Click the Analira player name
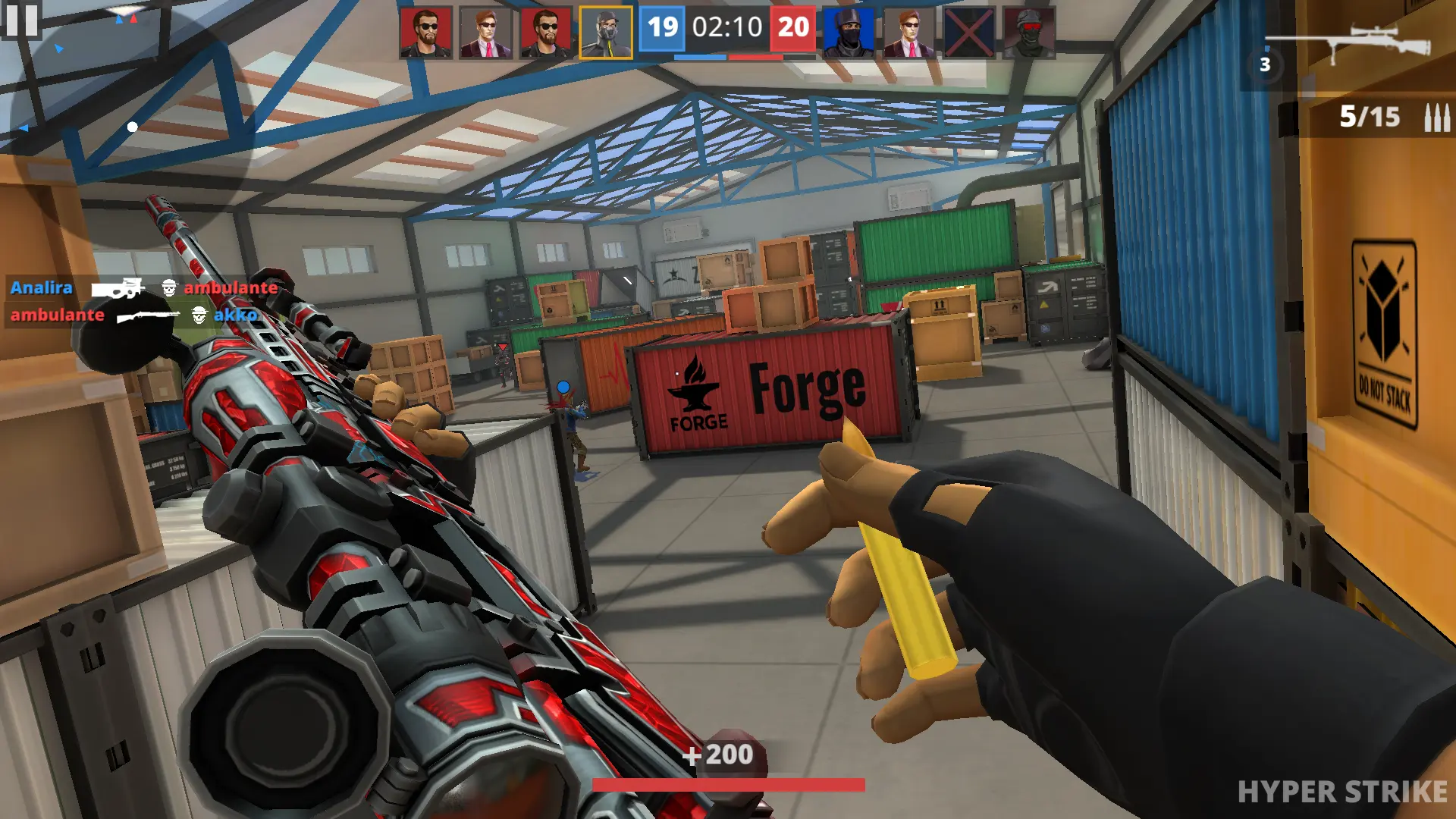Screen dimensions: 1456x819 click(41, 288)
